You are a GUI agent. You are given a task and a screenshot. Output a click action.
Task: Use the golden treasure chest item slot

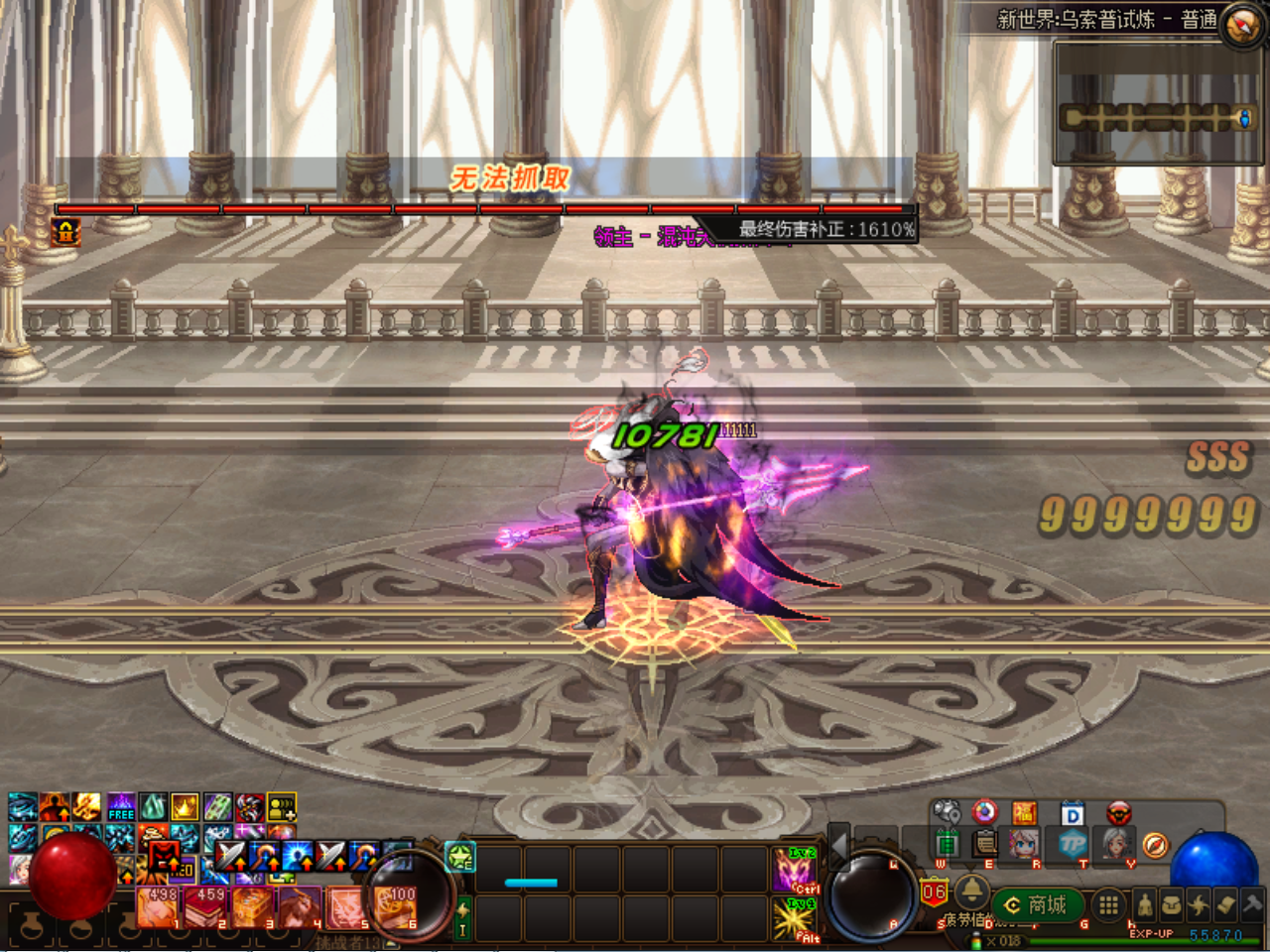(253, 908)
